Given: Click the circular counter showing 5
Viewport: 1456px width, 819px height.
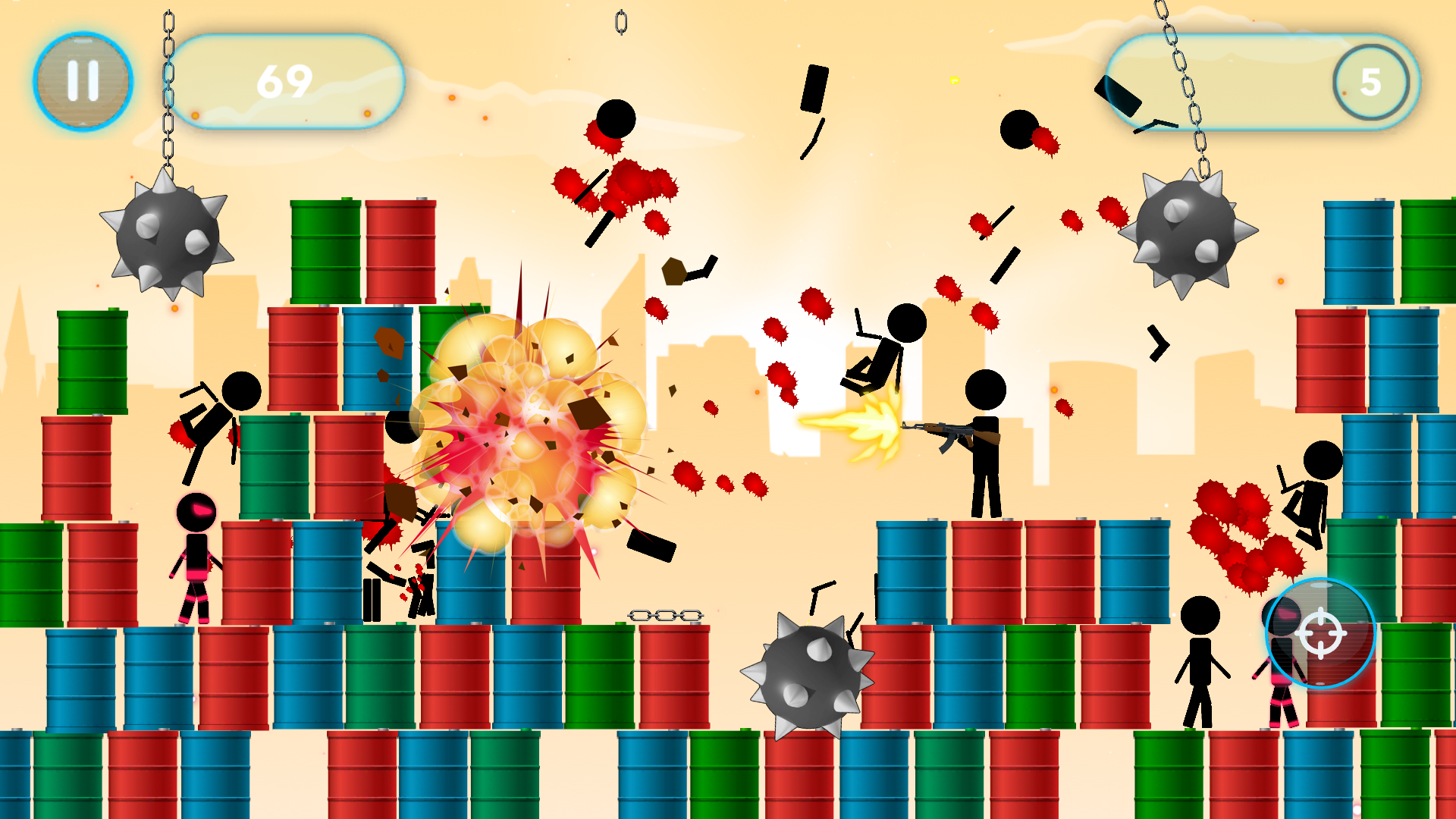Looking at the screenshot, I should [x=1373, y=83].
